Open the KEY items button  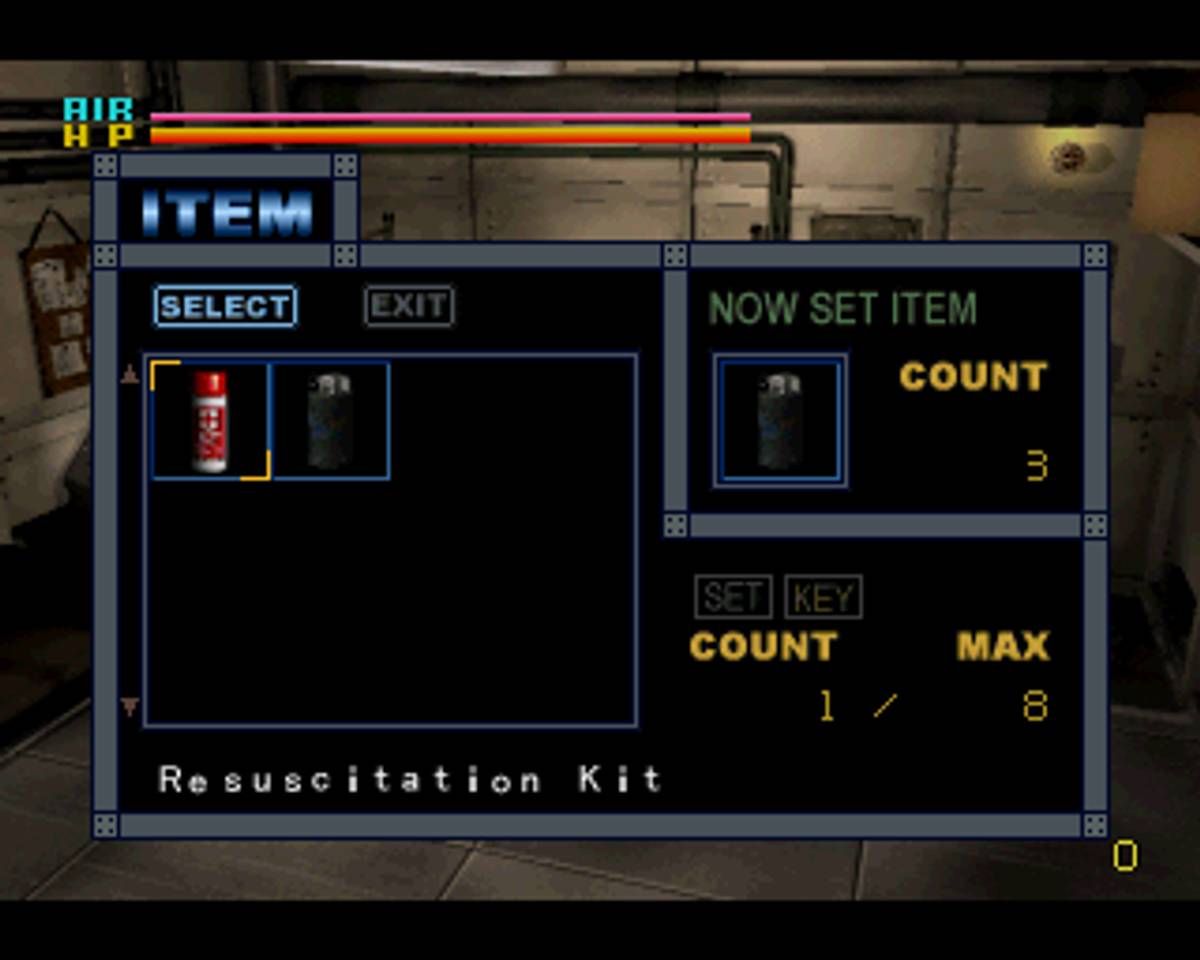(823, 597)
